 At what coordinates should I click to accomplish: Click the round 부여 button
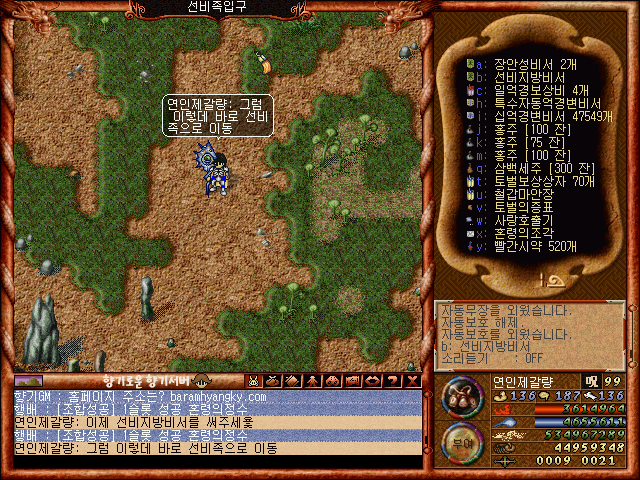coord(461,441)
